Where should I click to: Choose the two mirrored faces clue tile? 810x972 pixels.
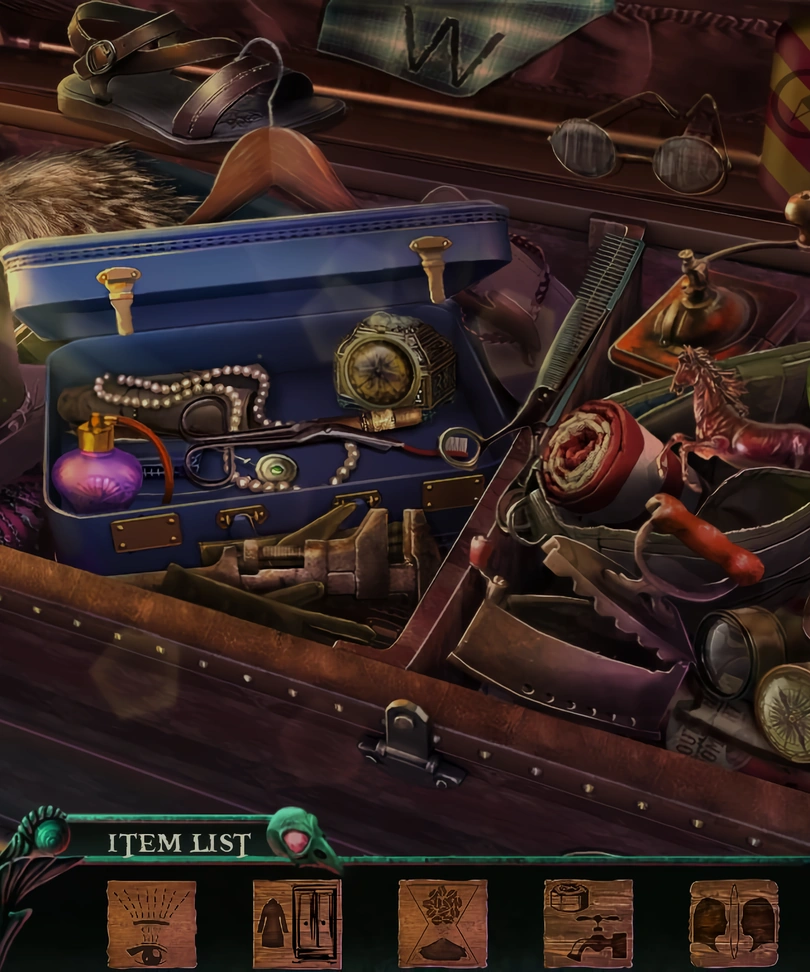tap(733, 924)
